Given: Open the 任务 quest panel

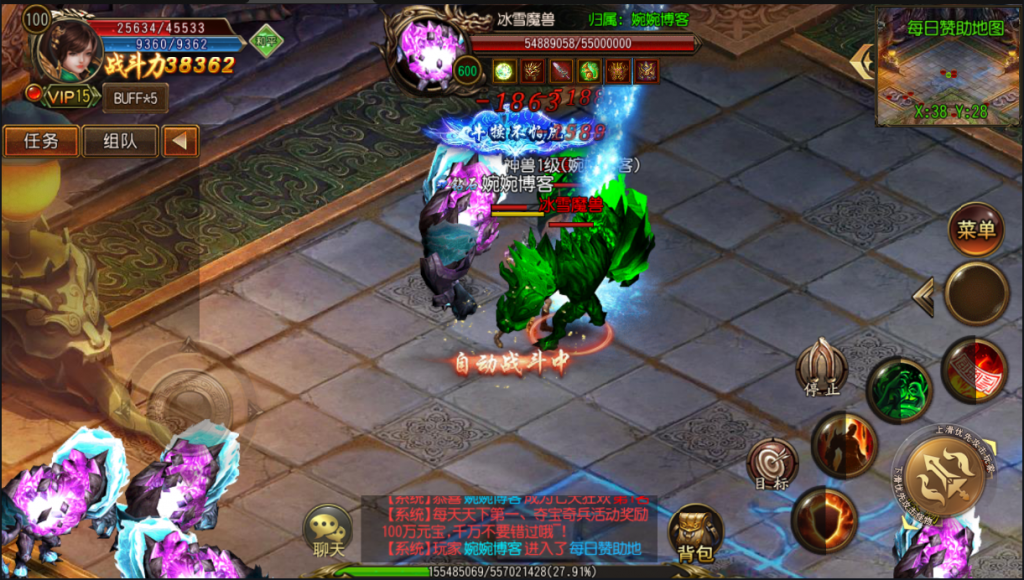Looking at the screenshot, I should click(x=41, y=141).
